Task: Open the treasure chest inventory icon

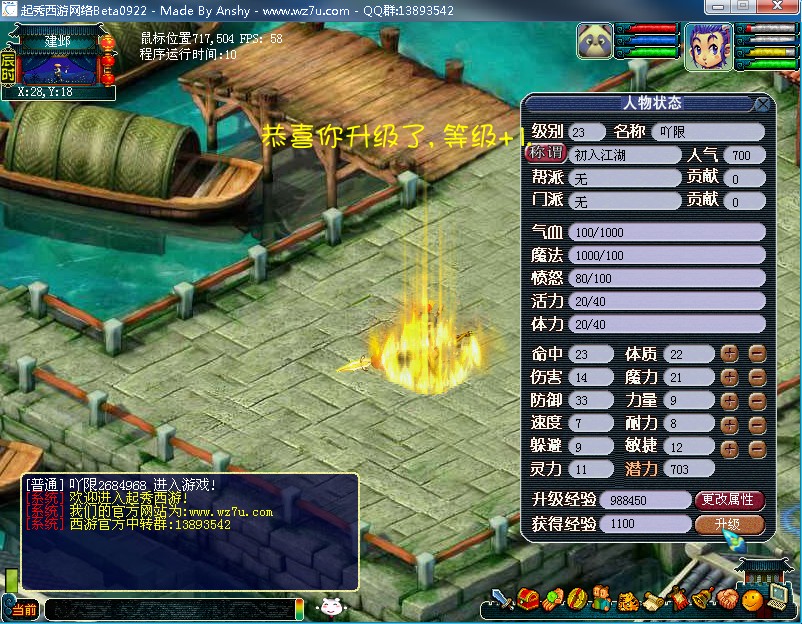Action: (530, 600)
